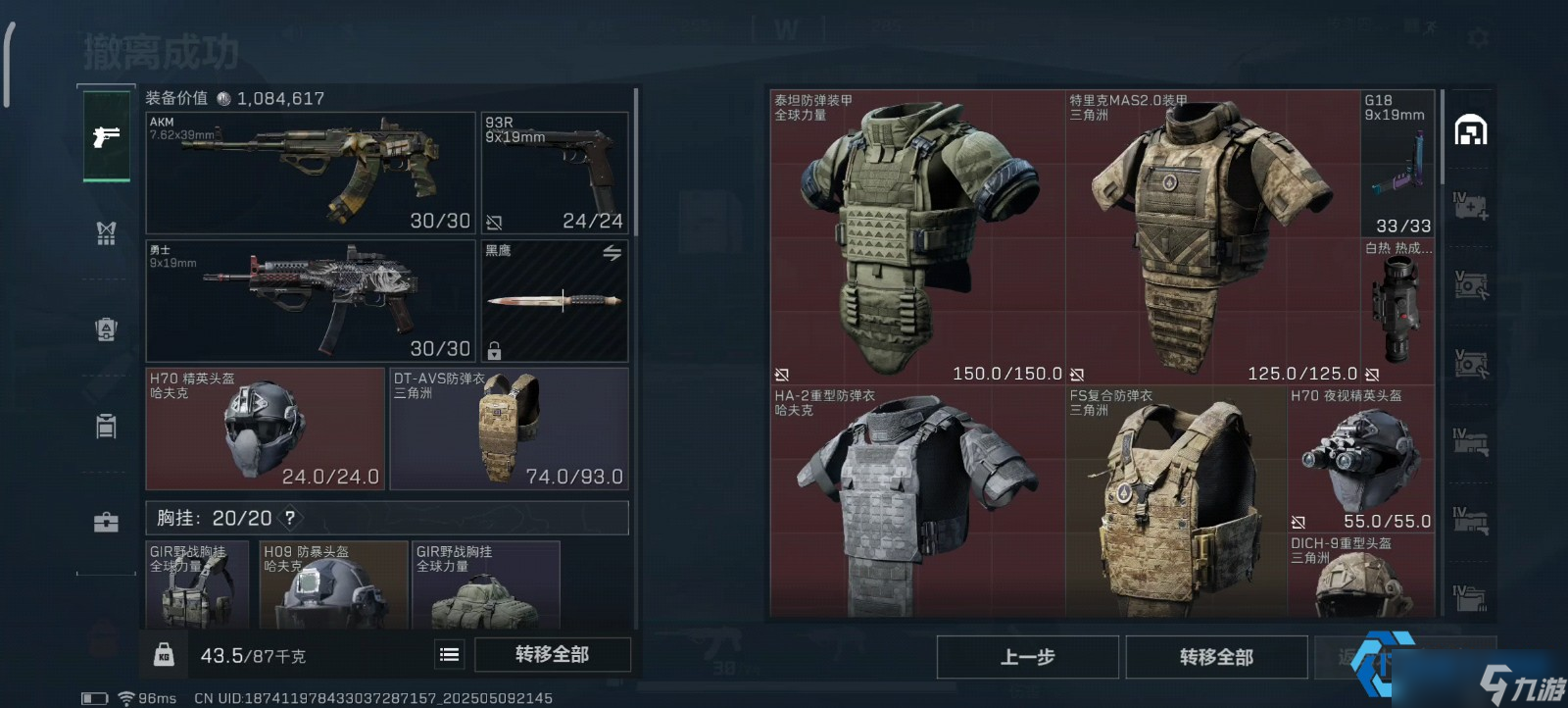Select the FS复合防弹衣 armor item
This screenshot has height=708, width=1568.
[x=1176, y=502]
